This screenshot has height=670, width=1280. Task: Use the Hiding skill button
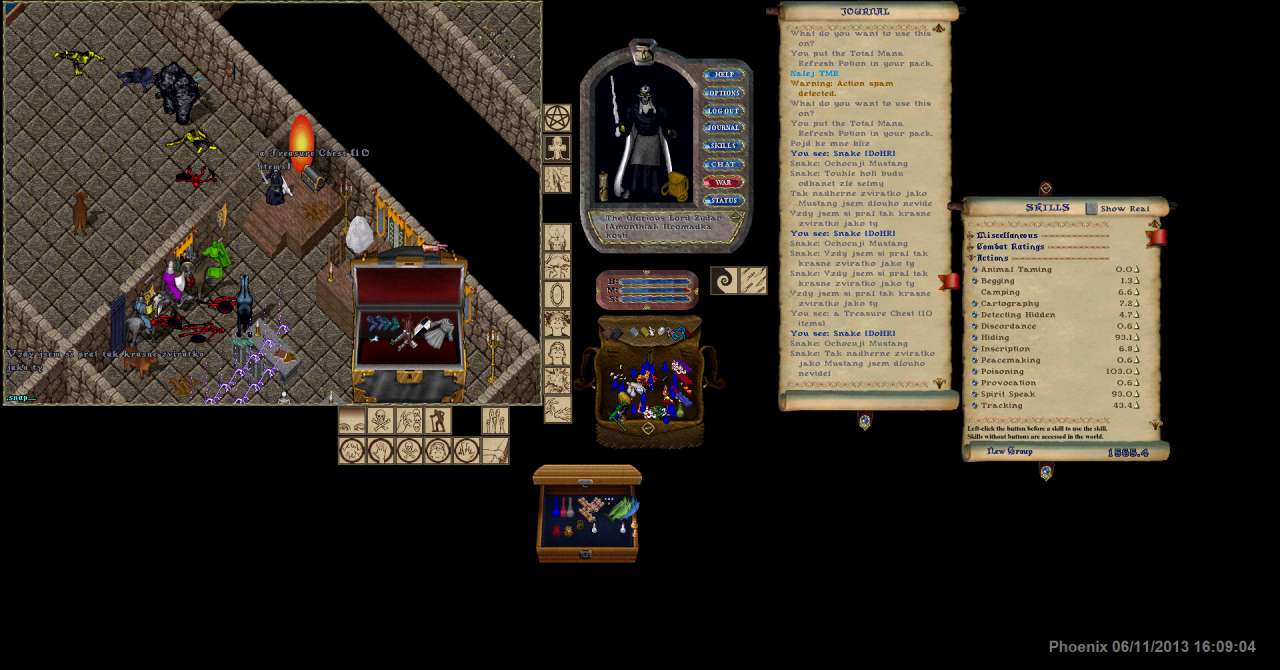975,338
